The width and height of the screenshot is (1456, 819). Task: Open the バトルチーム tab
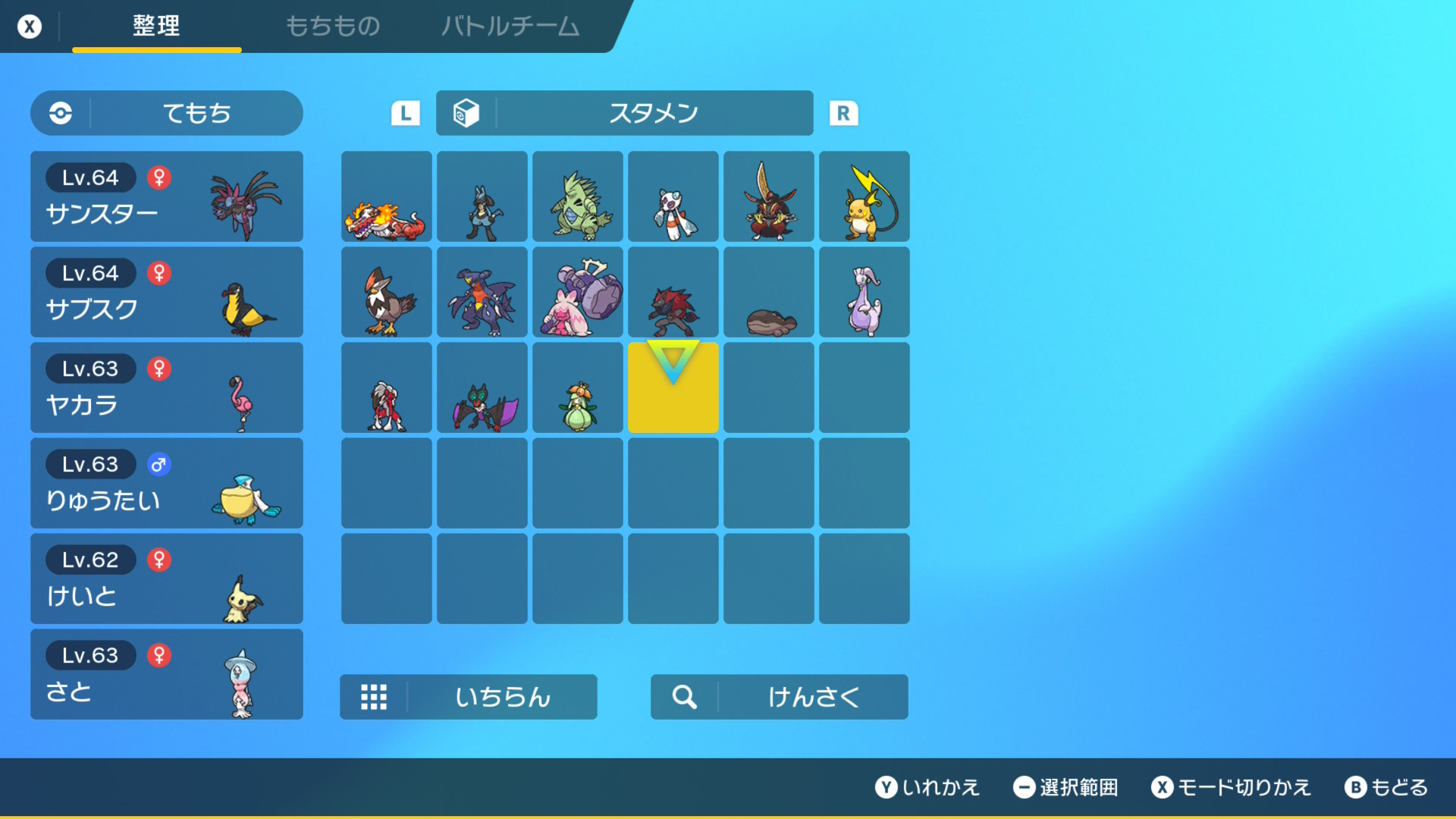(x=510, y=27)
